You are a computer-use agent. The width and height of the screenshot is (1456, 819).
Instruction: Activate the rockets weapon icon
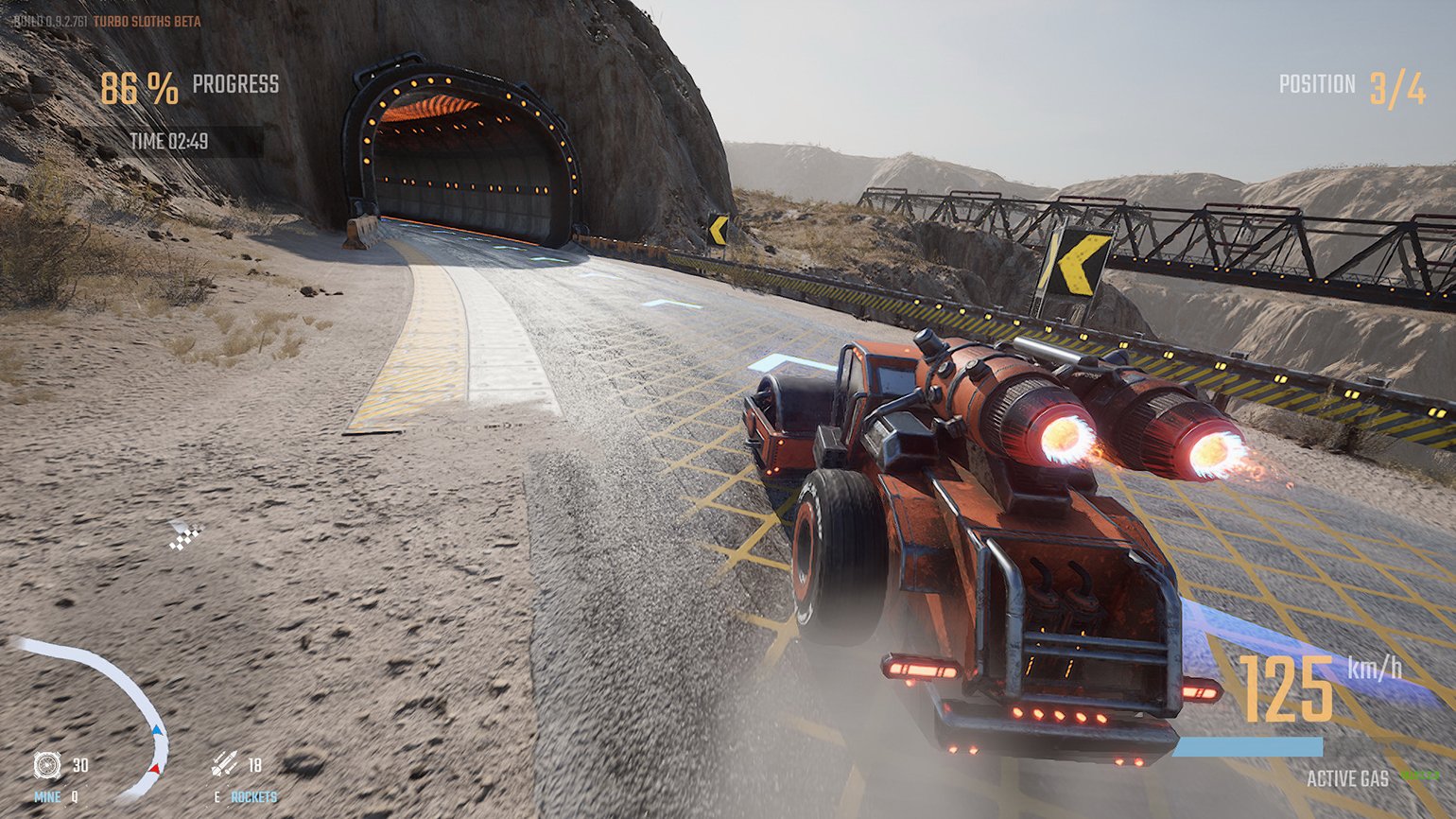click(x=224, y=763)
